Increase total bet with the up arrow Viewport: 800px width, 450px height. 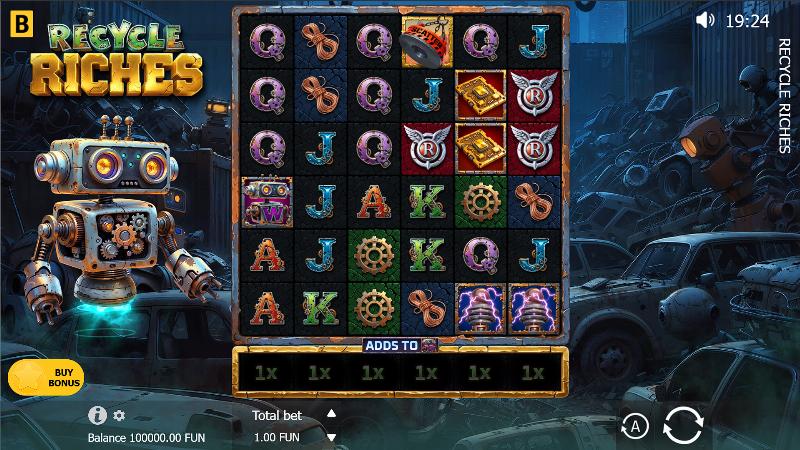coord(332,413)
